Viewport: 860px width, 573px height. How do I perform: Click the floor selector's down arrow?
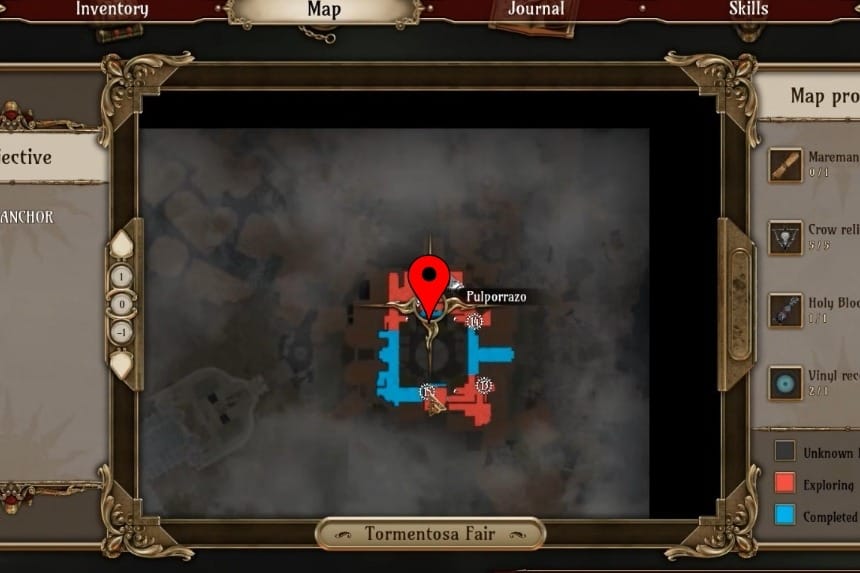click(x=121, y=363)
